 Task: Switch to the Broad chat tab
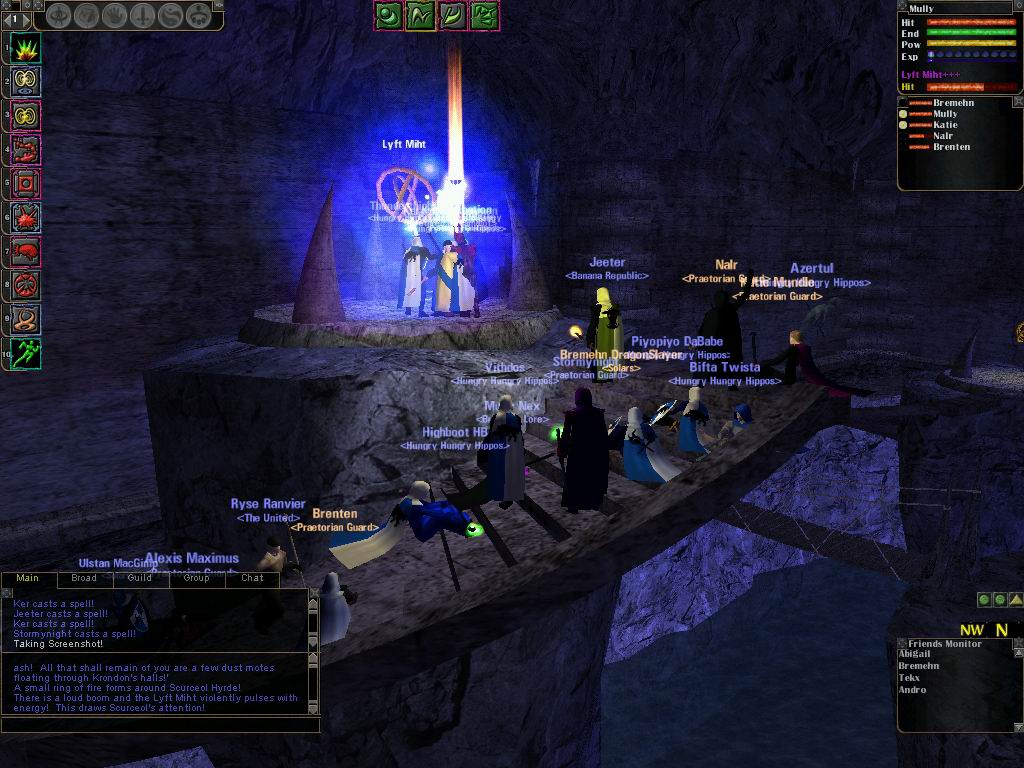click(84, 578)
